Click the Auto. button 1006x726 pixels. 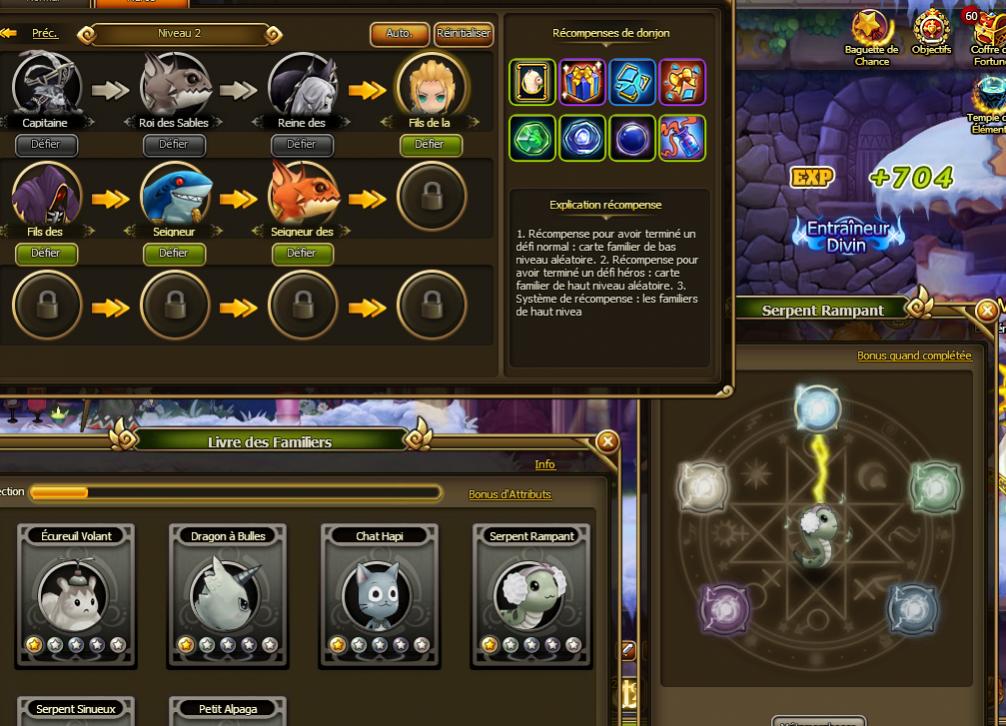click(x=399, y=34)
